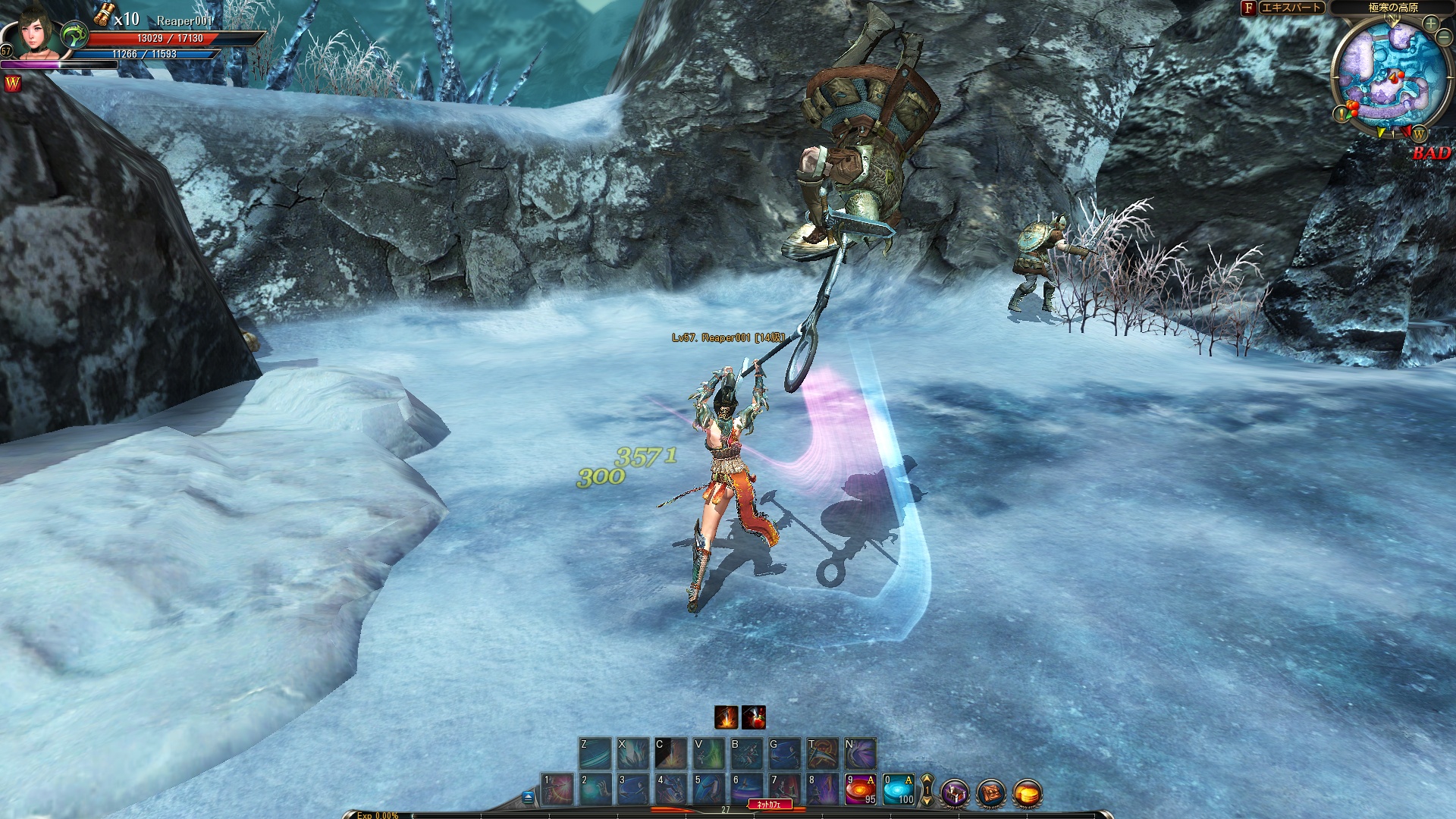Click the W button below the minimap
This screenshot has width=1456, height=819.
pyautogui.click(x=1419, y=135)
